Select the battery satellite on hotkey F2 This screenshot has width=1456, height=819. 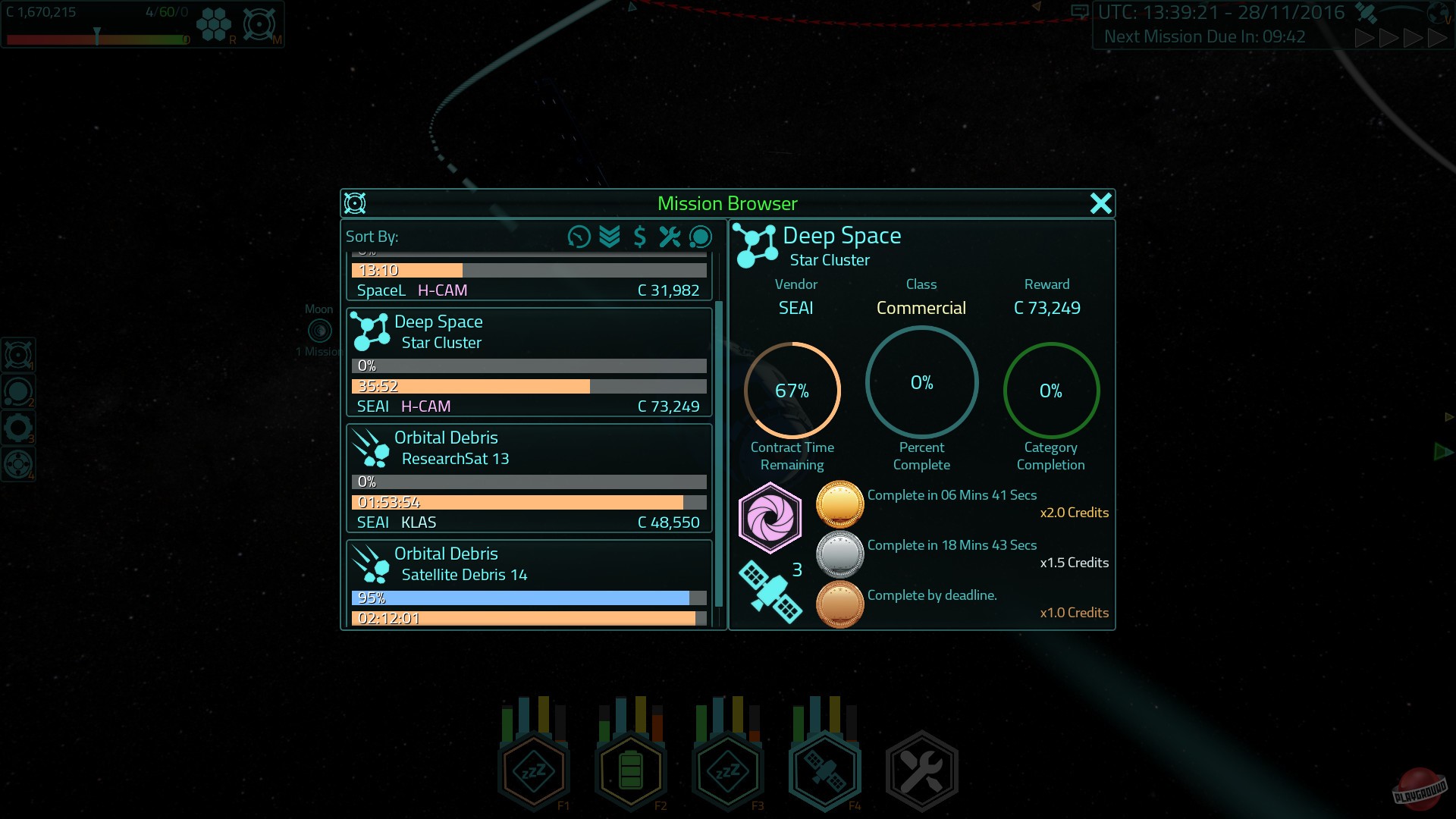tap(630, 770)
